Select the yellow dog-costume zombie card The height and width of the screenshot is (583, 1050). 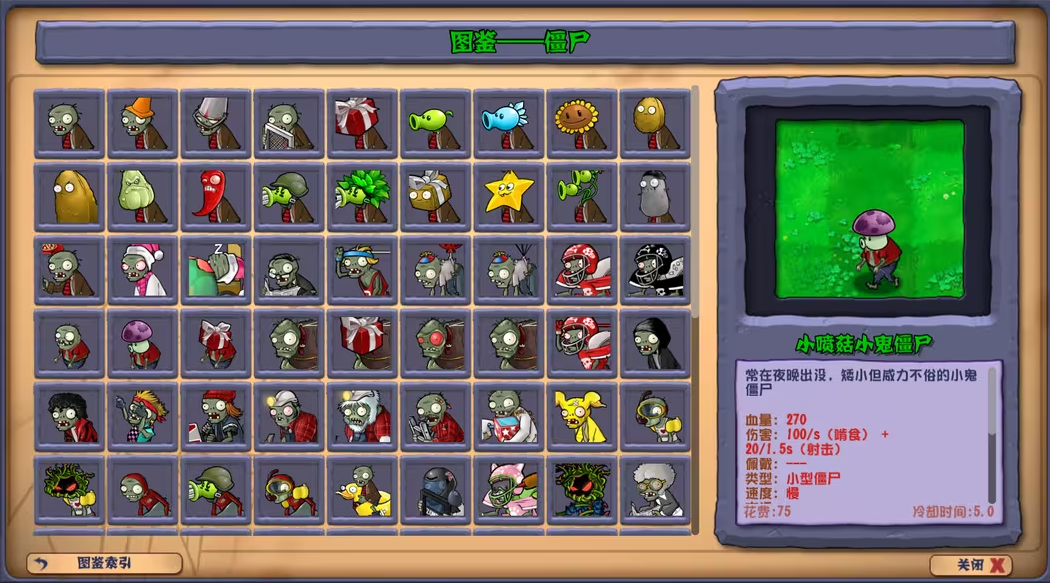(x=581, y=416)
